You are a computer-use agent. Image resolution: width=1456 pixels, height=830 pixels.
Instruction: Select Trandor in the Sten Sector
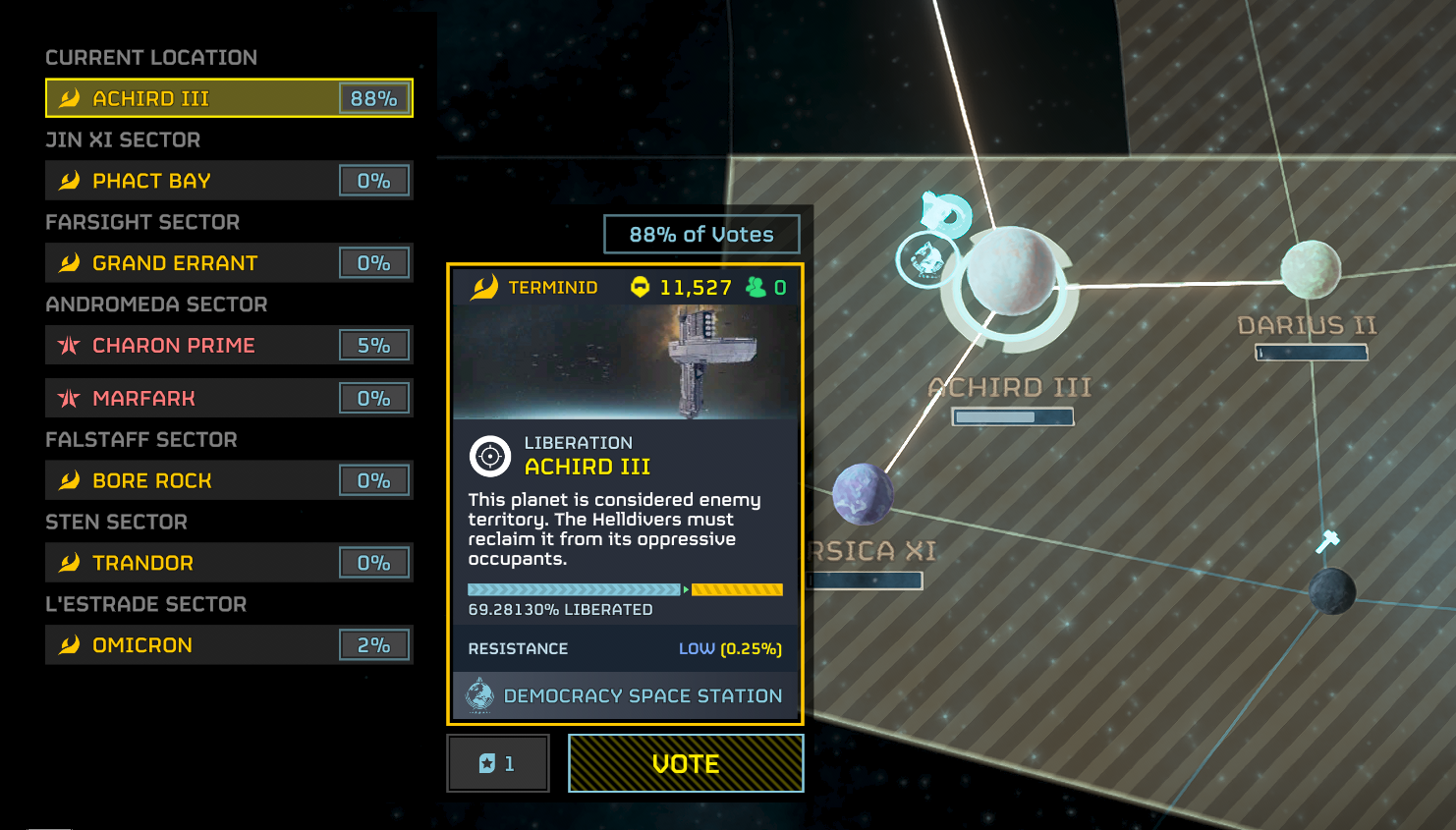click(228, 563)
